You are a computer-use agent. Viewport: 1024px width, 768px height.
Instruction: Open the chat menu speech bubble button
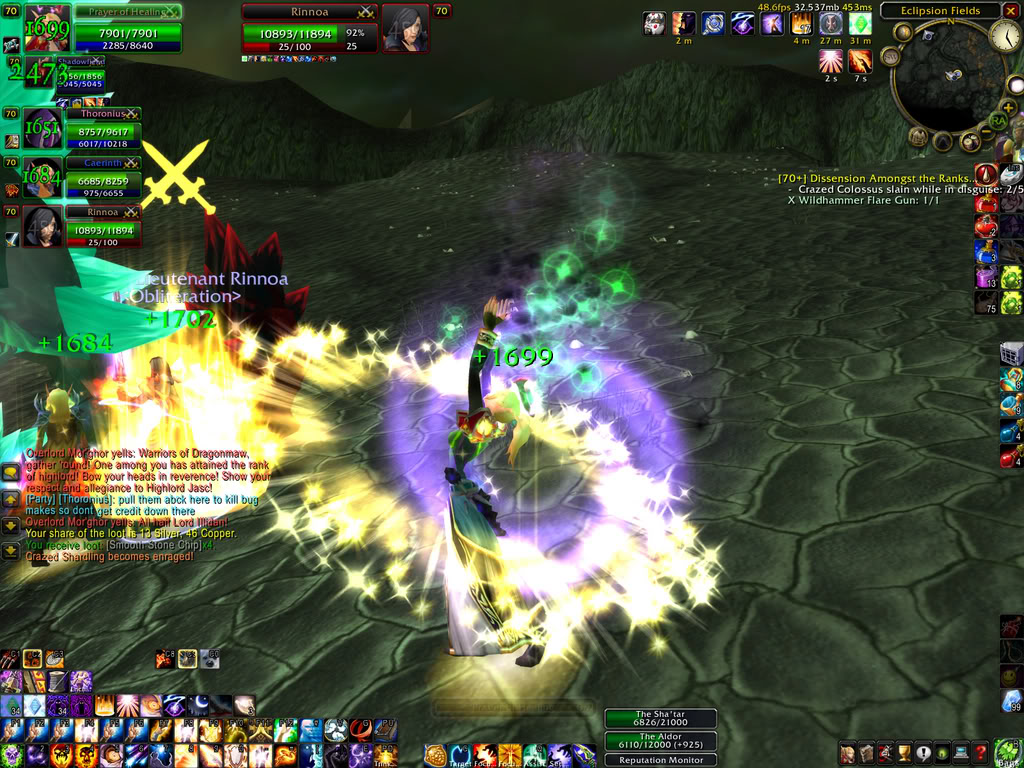(x=11, y=473)
